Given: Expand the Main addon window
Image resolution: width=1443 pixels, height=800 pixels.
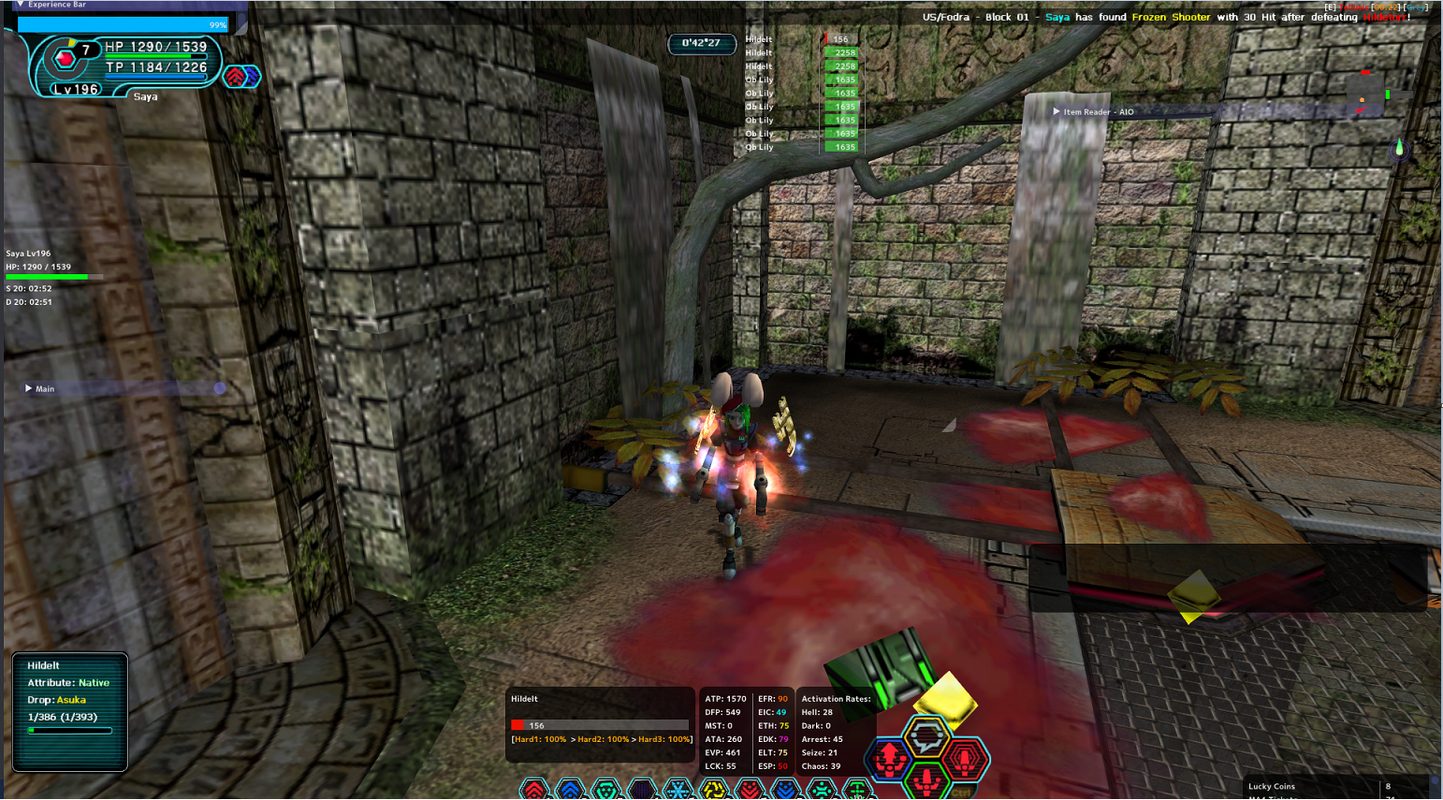Looking at the screenshot, I should tap(29, 388).
